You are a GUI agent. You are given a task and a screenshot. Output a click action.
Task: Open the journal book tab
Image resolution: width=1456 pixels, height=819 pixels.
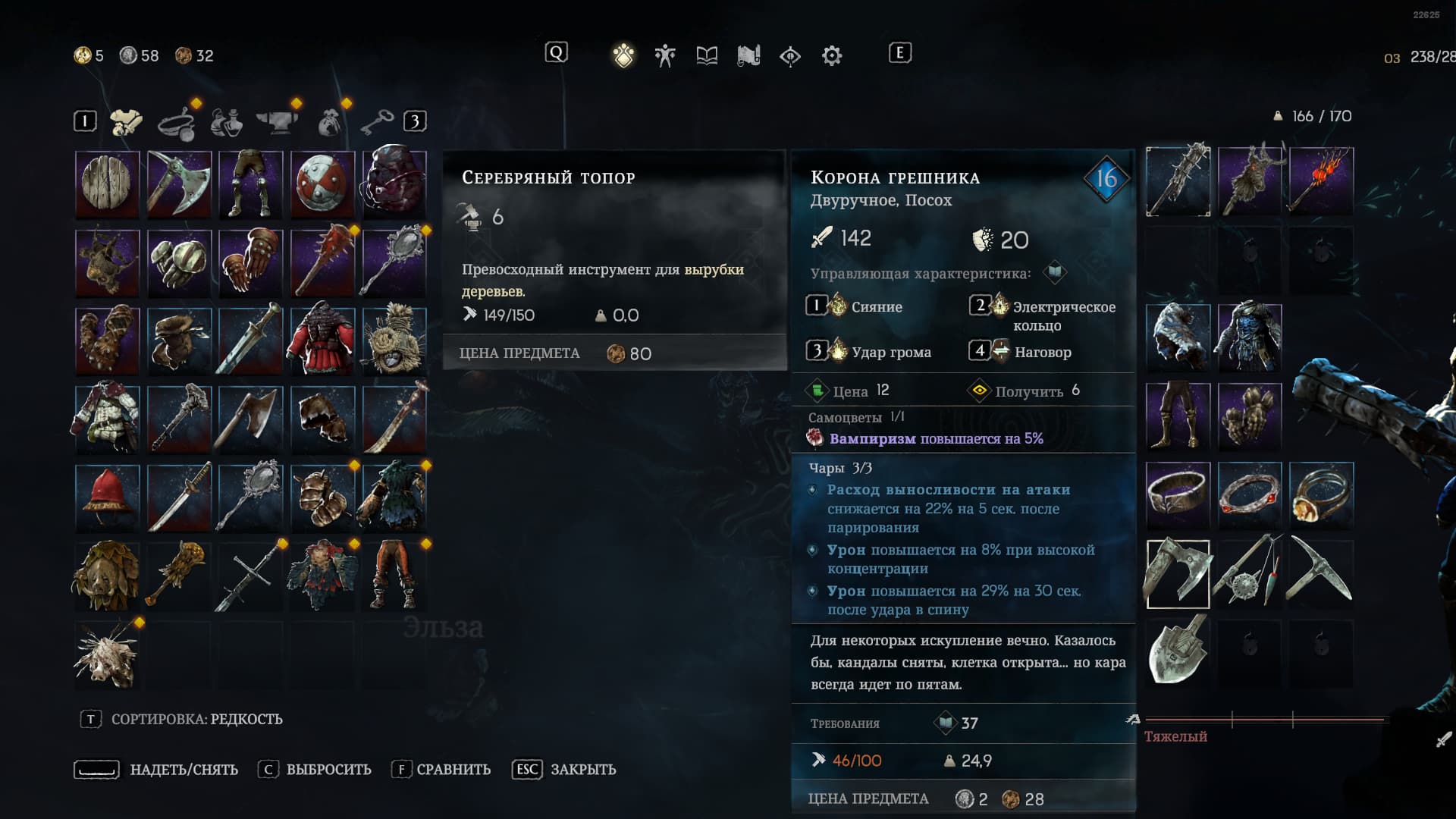pyautogui.click(x=707, y=55)
